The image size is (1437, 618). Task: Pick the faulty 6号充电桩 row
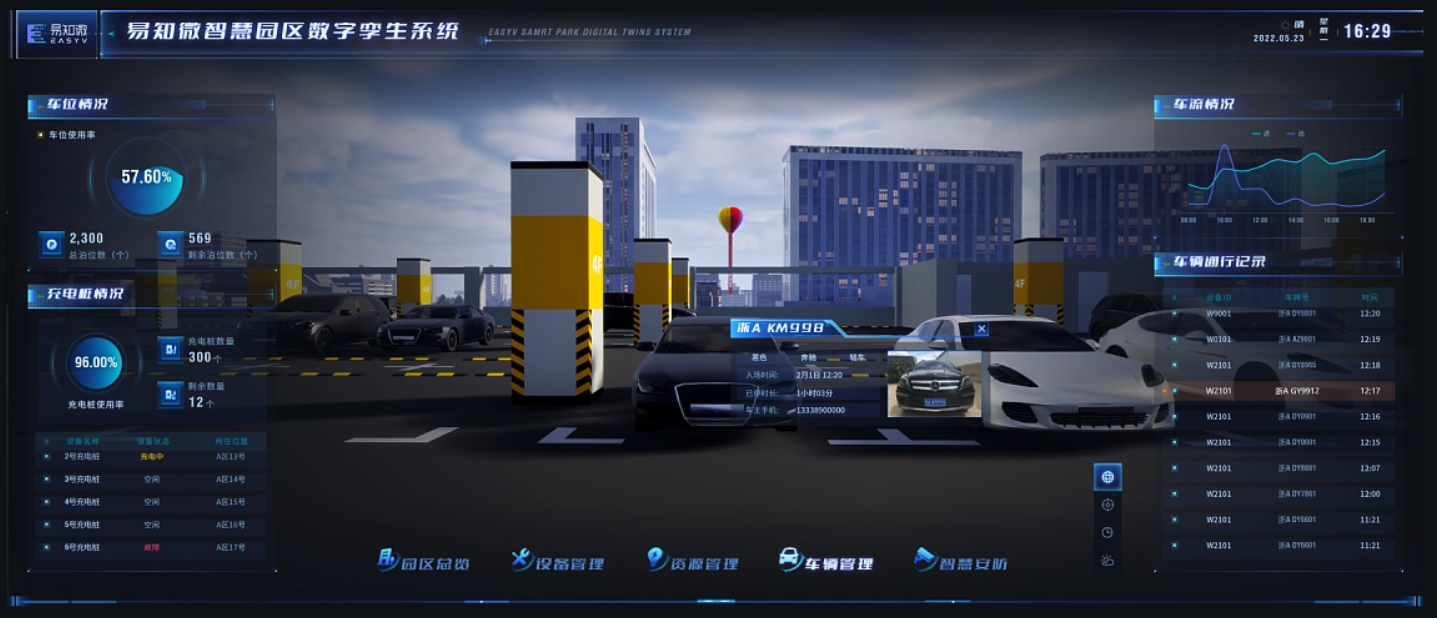tap(152, 547)
